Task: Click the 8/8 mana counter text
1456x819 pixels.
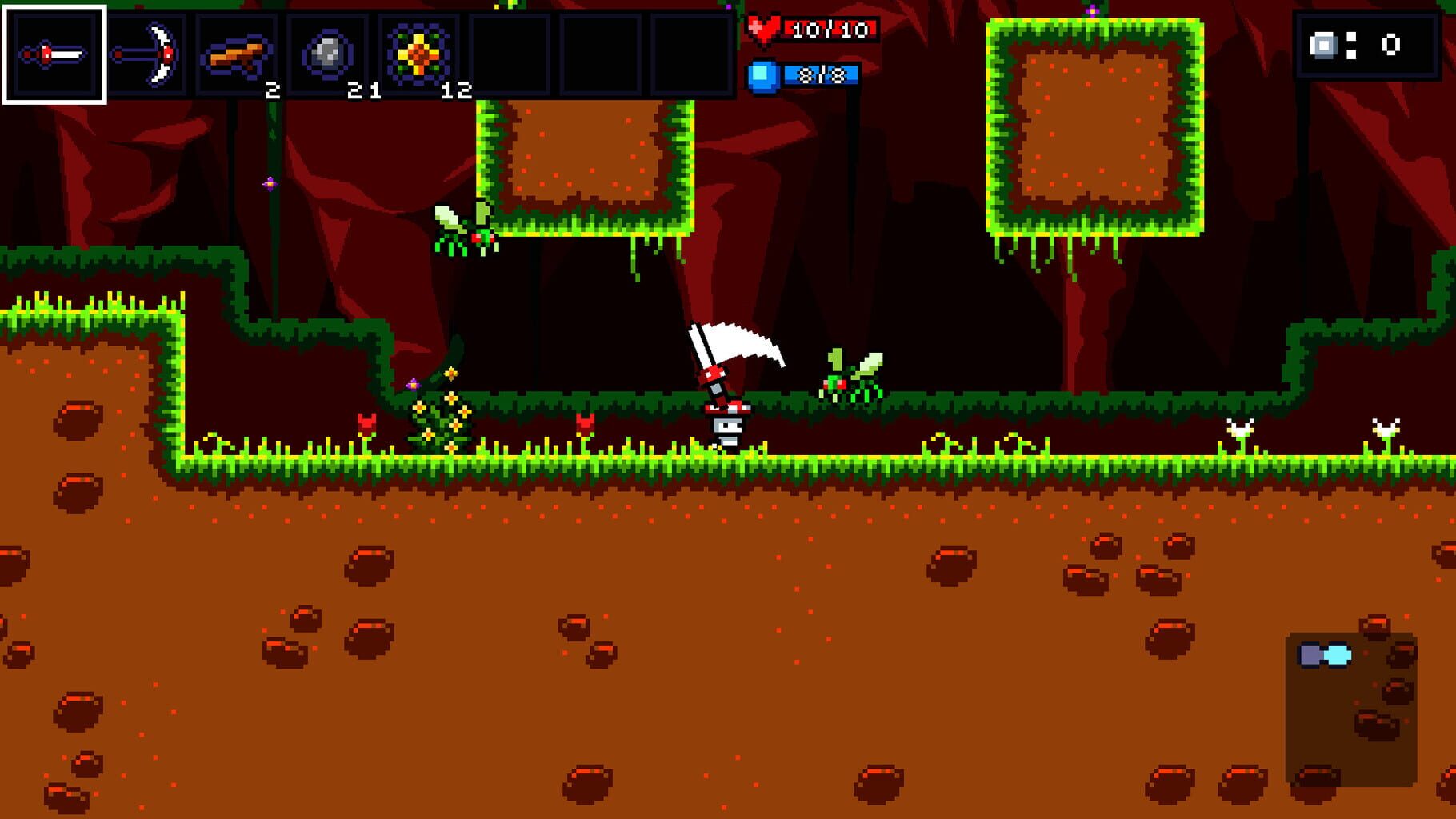Action: [822, 75]
